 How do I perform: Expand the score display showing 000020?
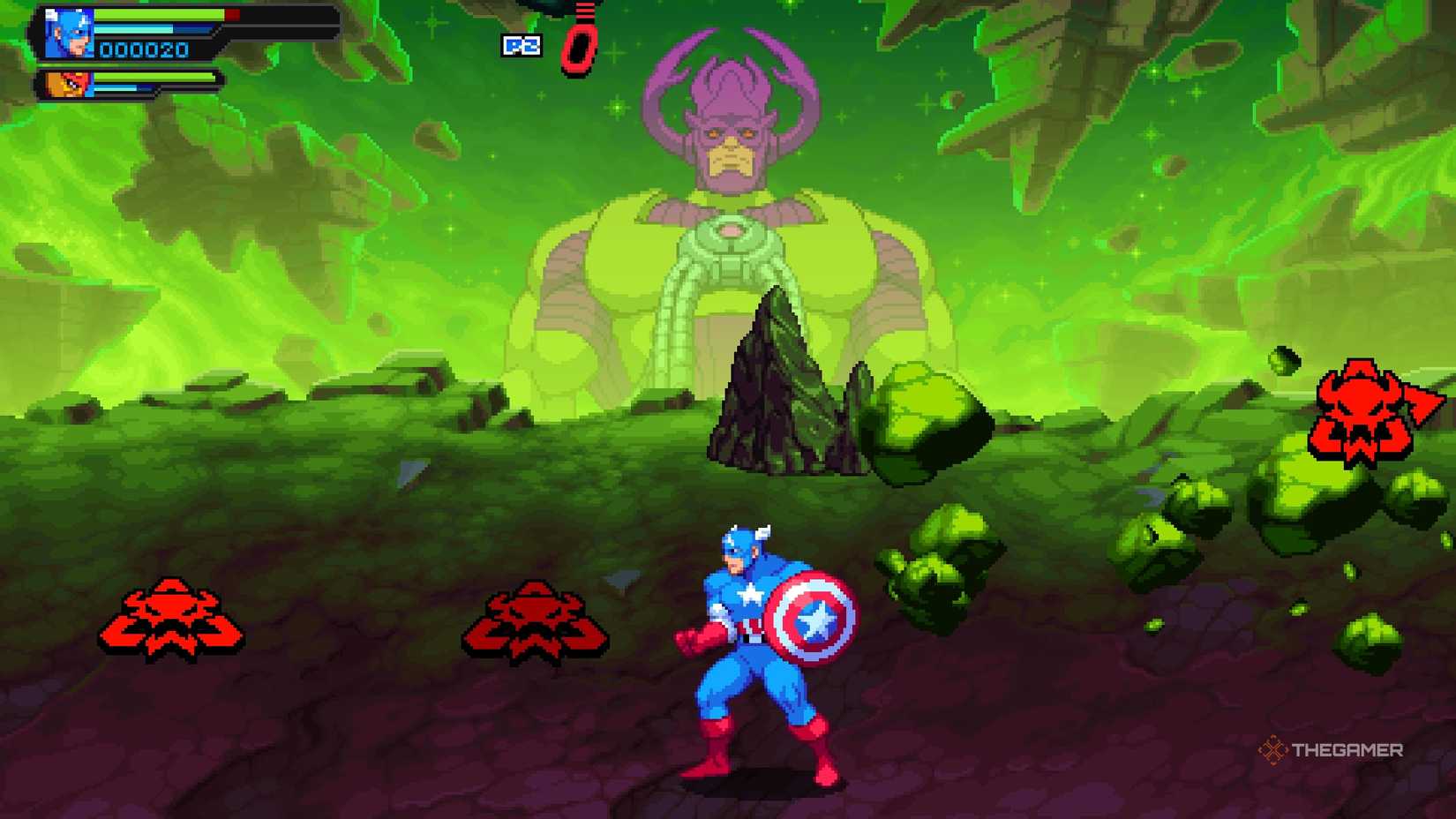(x=146, y=50)
